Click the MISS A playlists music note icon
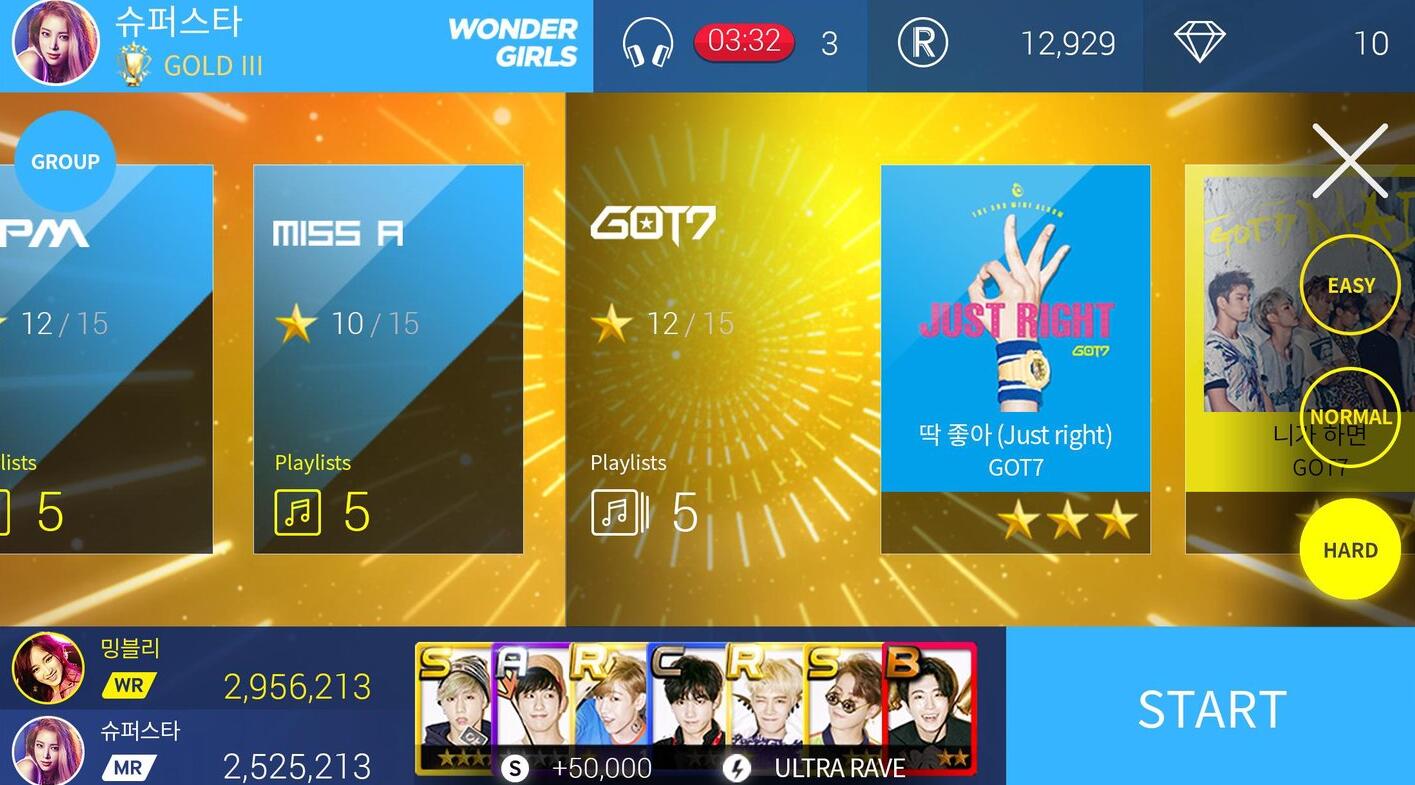Image resolution: width=1415 pixels, height=785 pixels. [x=296, y=513]
